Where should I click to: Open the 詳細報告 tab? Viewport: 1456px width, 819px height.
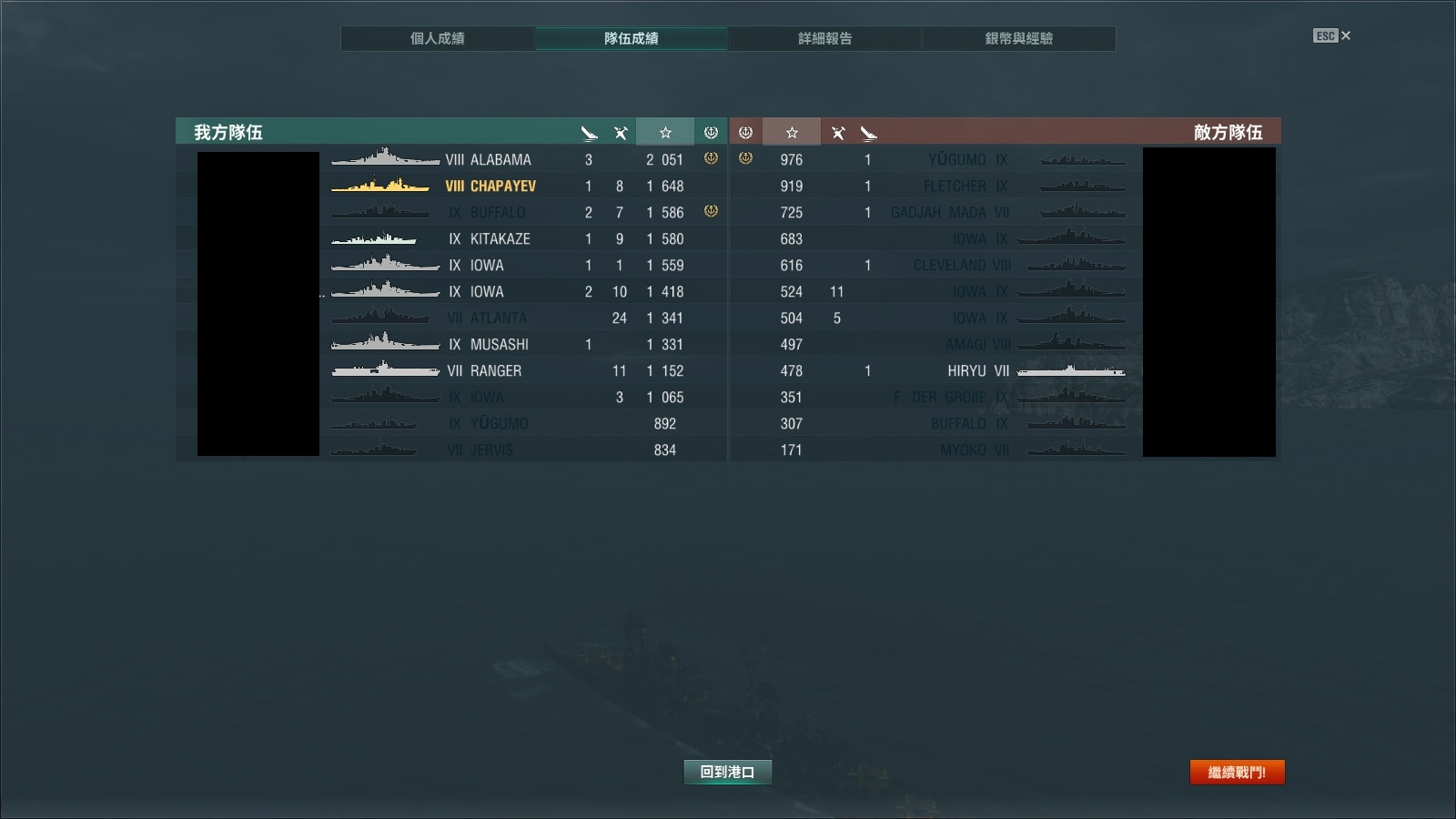824,38
